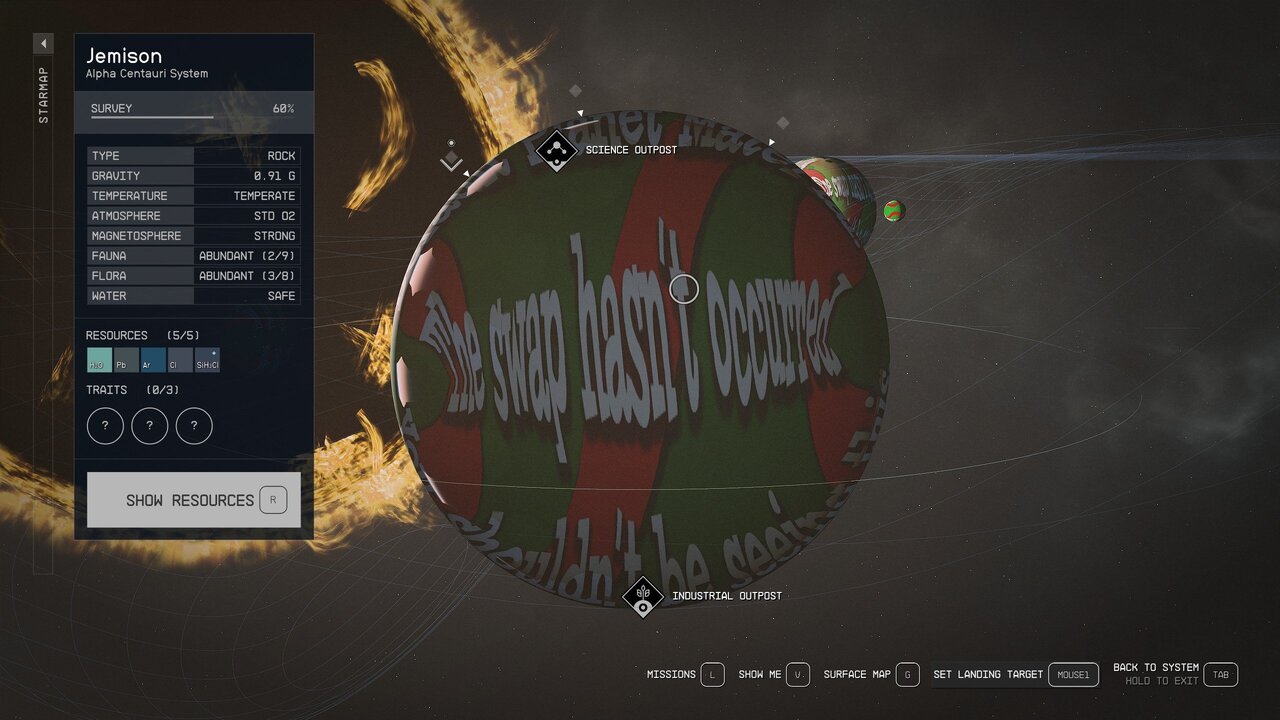1280x720 pixels.
Task: Activate the Show Me option
Action: tap(774, 675)
